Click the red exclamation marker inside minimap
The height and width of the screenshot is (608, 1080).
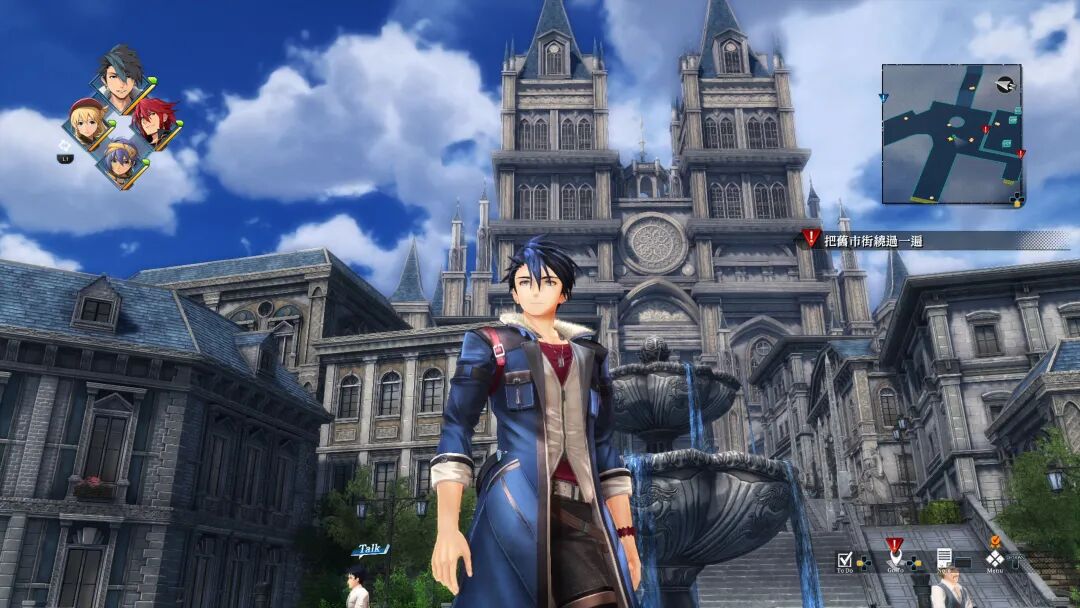tap(986, 130)
